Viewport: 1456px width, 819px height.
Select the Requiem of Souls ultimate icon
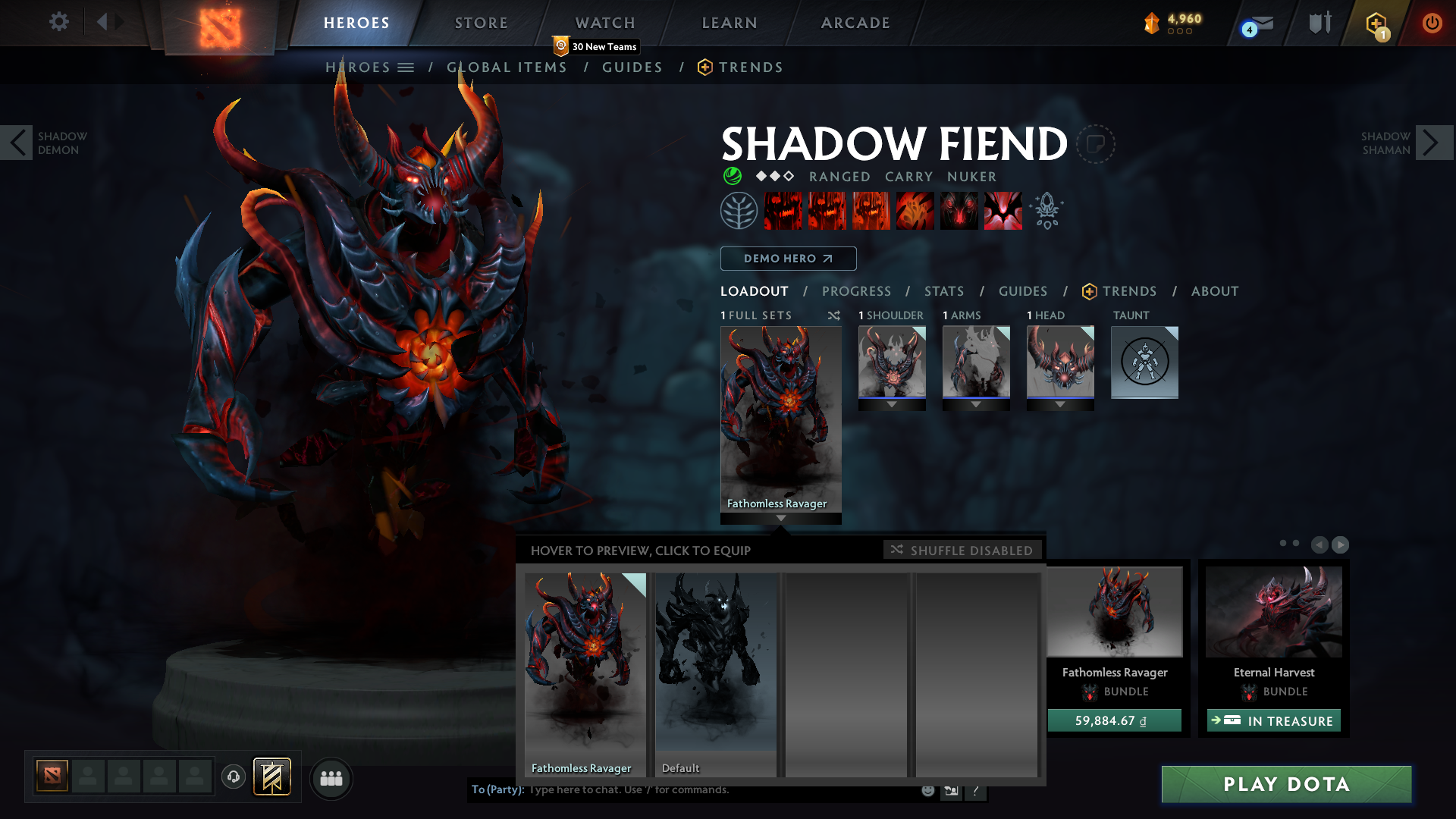pyautogui.click(x=1003, y=211)
